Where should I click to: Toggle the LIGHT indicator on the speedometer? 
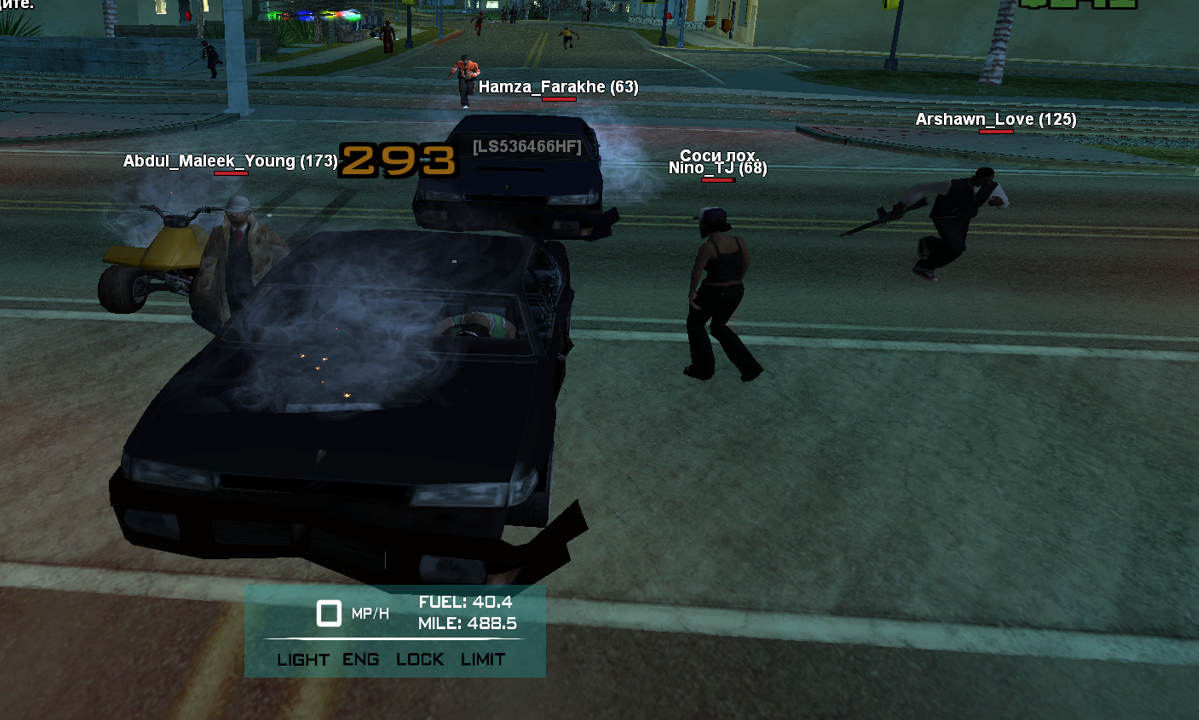click(303, 659)
